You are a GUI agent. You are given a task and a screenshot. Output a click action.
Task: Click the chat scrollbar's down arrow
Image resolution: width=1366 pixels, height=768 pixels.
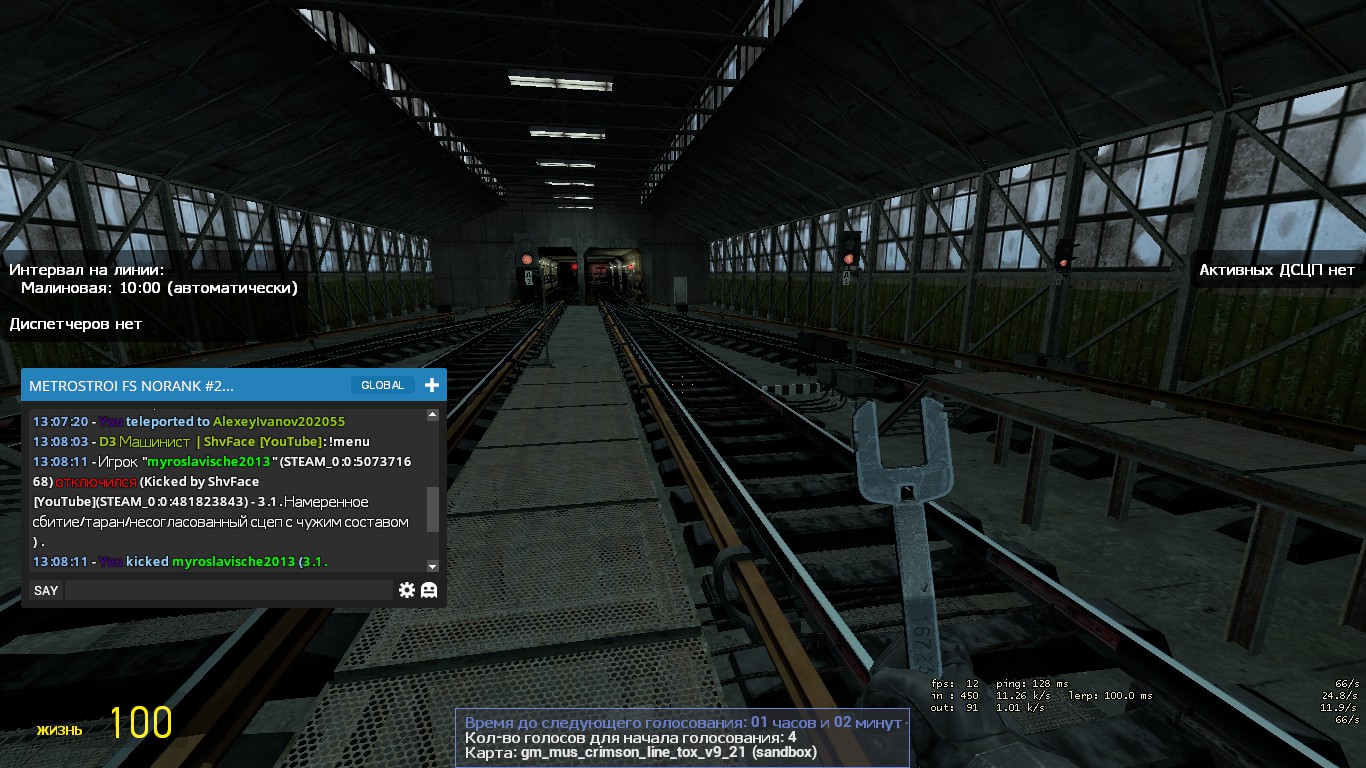[432, 566]
